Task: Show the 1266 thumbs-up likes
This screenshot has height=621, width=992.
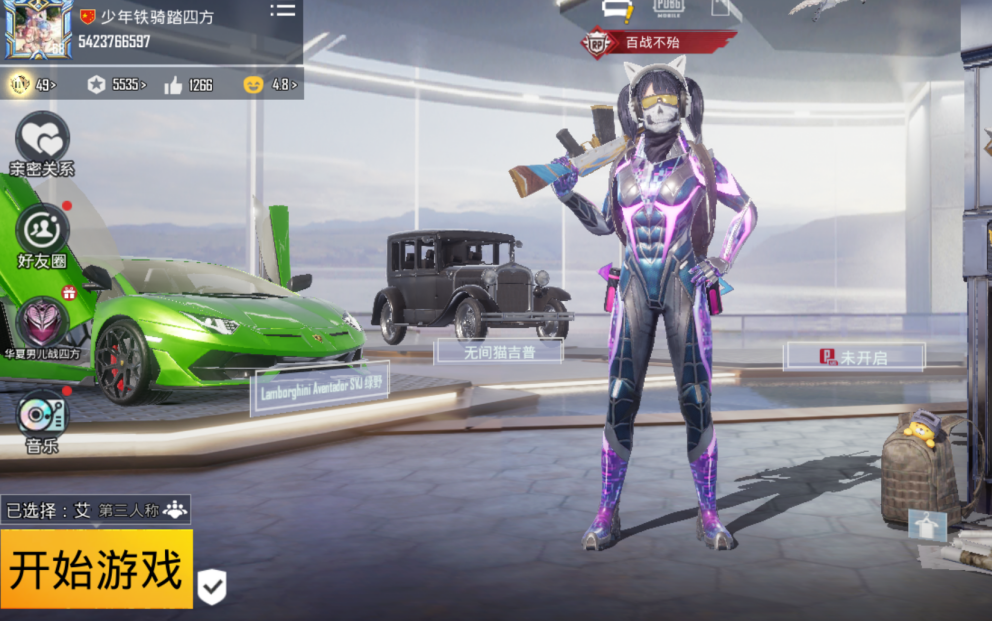Action: [x=188, y=85]
